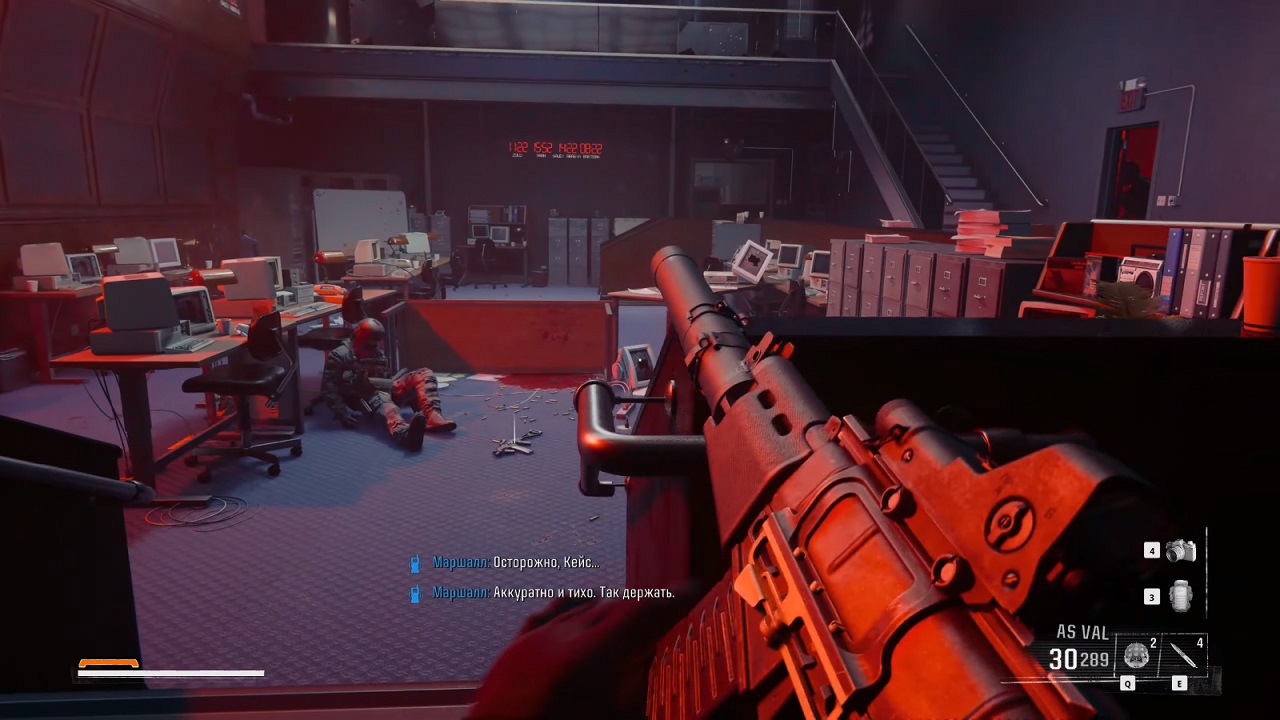Image resolution: width=1280 pixels, height=720 pixels.
Task: Select the camera gadget icon
Action: [1180, 551]
